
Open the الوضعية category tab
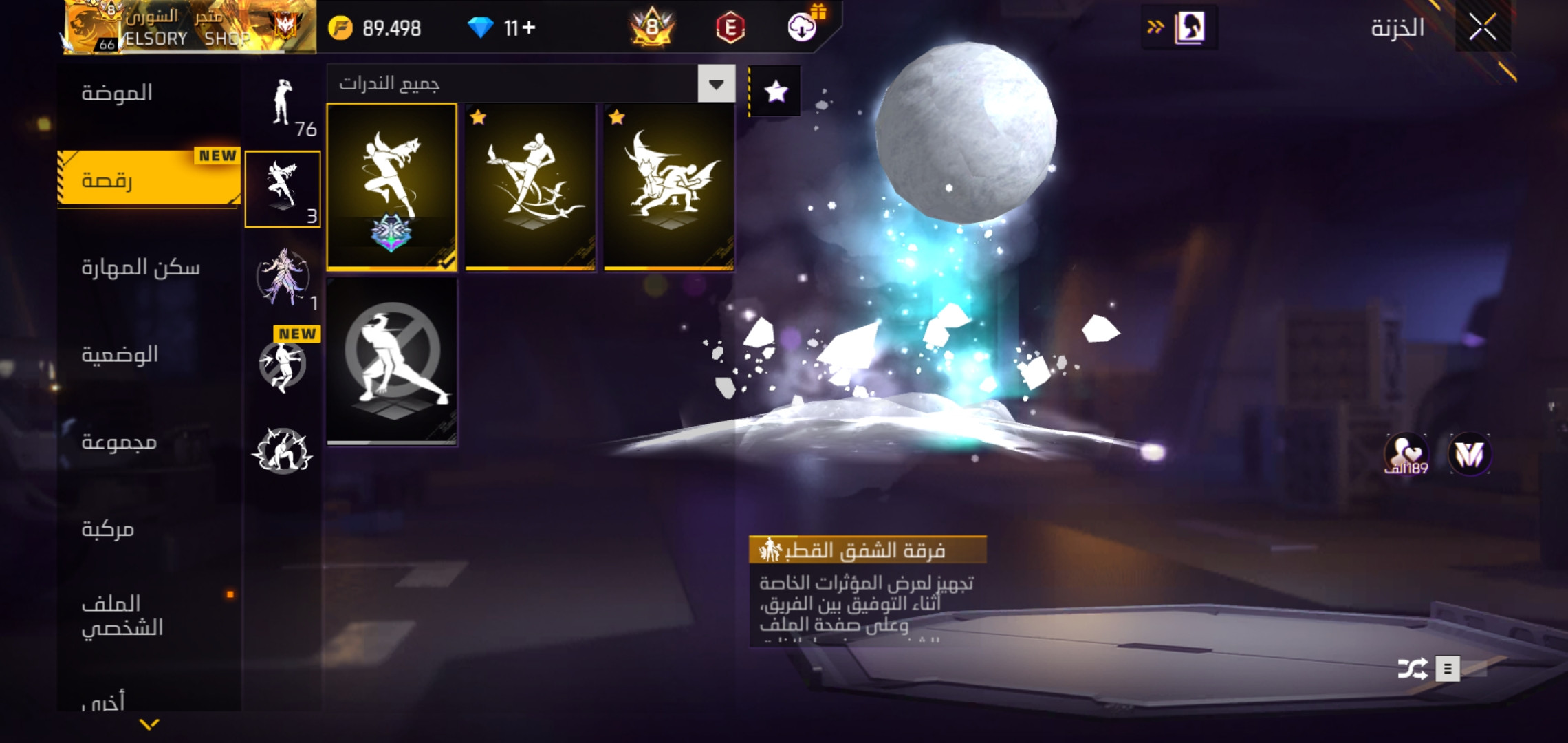point(120,354)
